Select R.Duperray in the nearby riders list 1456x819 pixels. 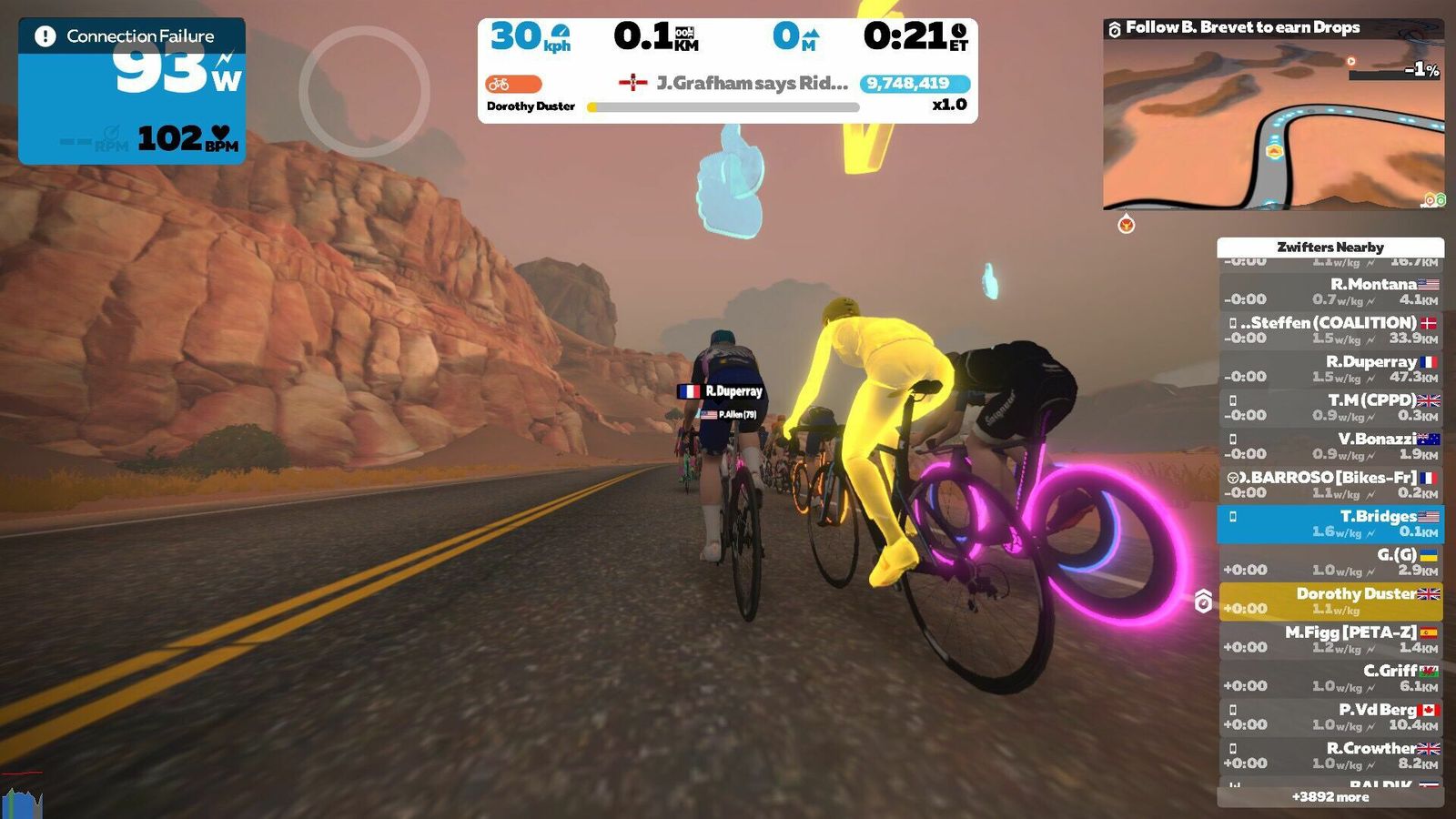point(1330,369)
